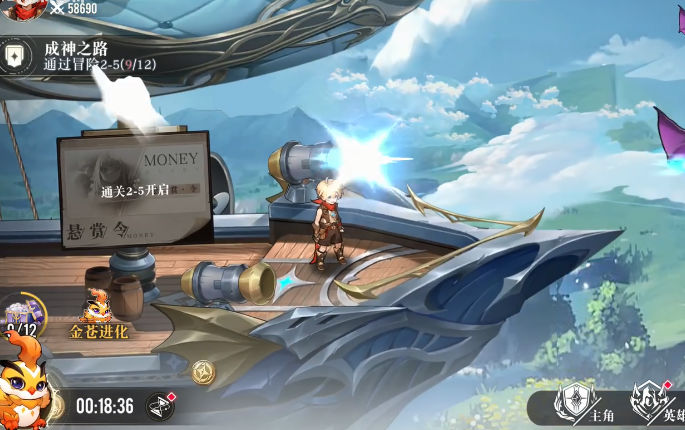Open the purple treasure chest progress icon
The height and width of the screenshot is (430, 685).
pyautogui.click(x=22, y=313)
